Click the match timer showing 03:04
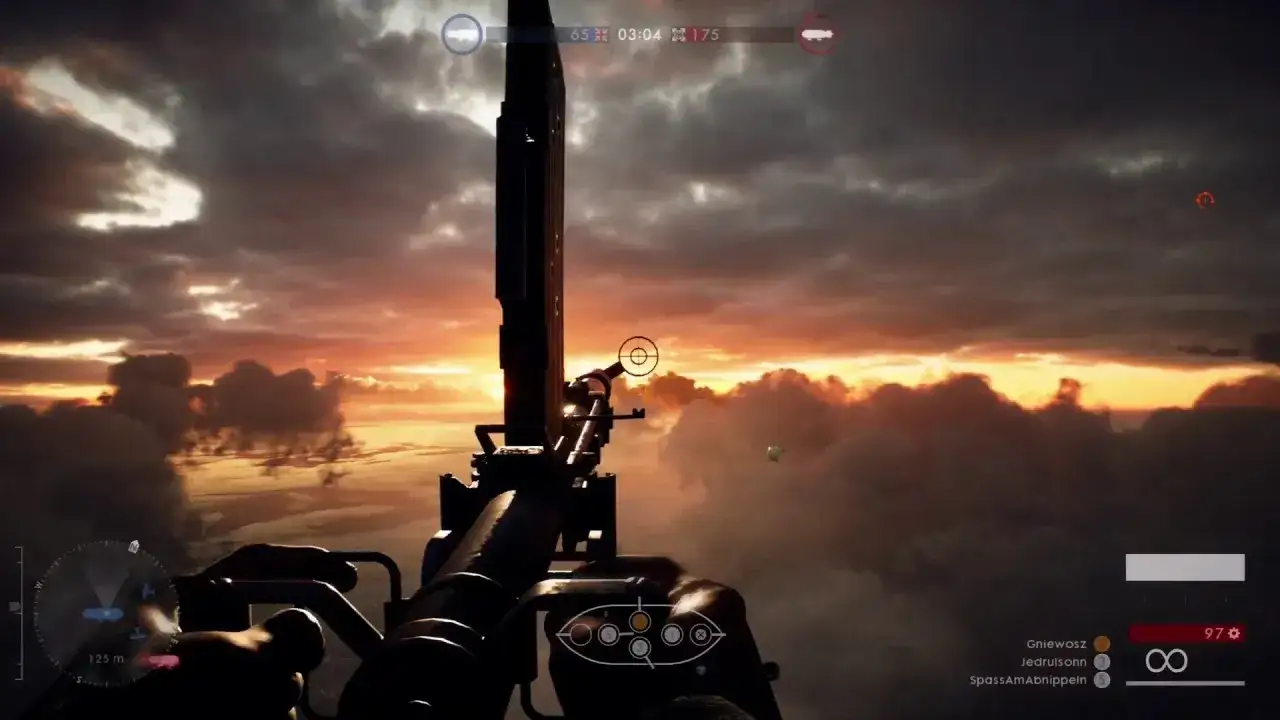Image resolution: width=1280 pixels, height=720 pixels. pyautogui.click(x=639, y=35)
